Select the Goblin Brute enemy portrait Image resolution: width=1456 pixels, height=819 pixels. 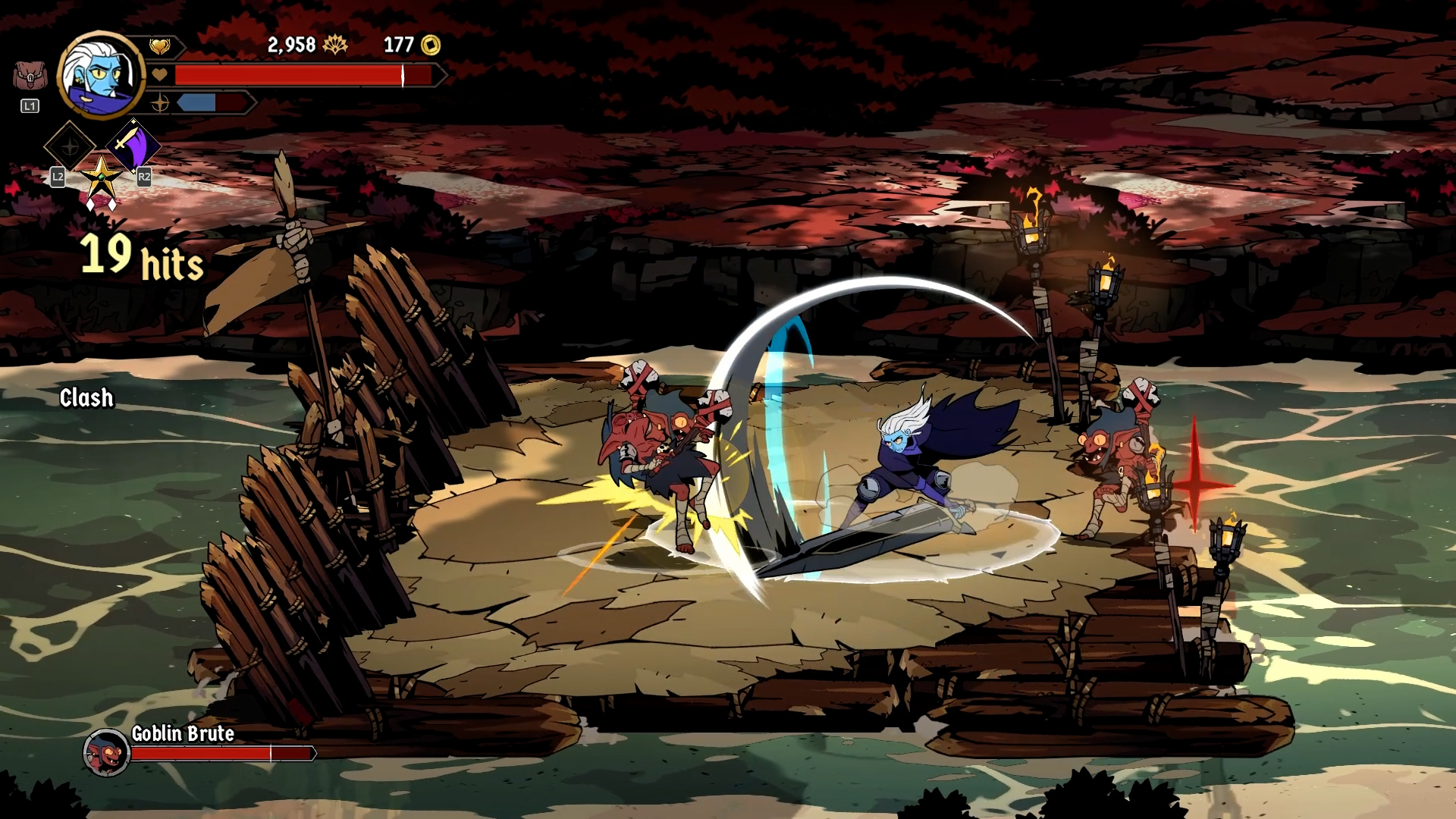click(106, 752)
